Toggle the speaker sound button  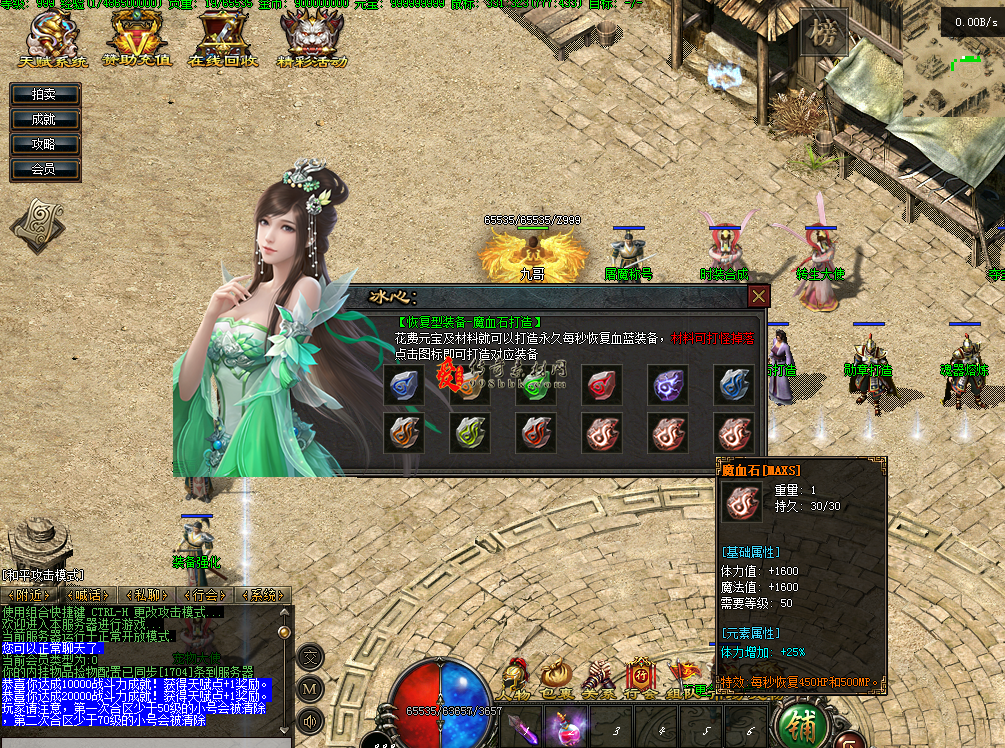[x=310, y=720]
